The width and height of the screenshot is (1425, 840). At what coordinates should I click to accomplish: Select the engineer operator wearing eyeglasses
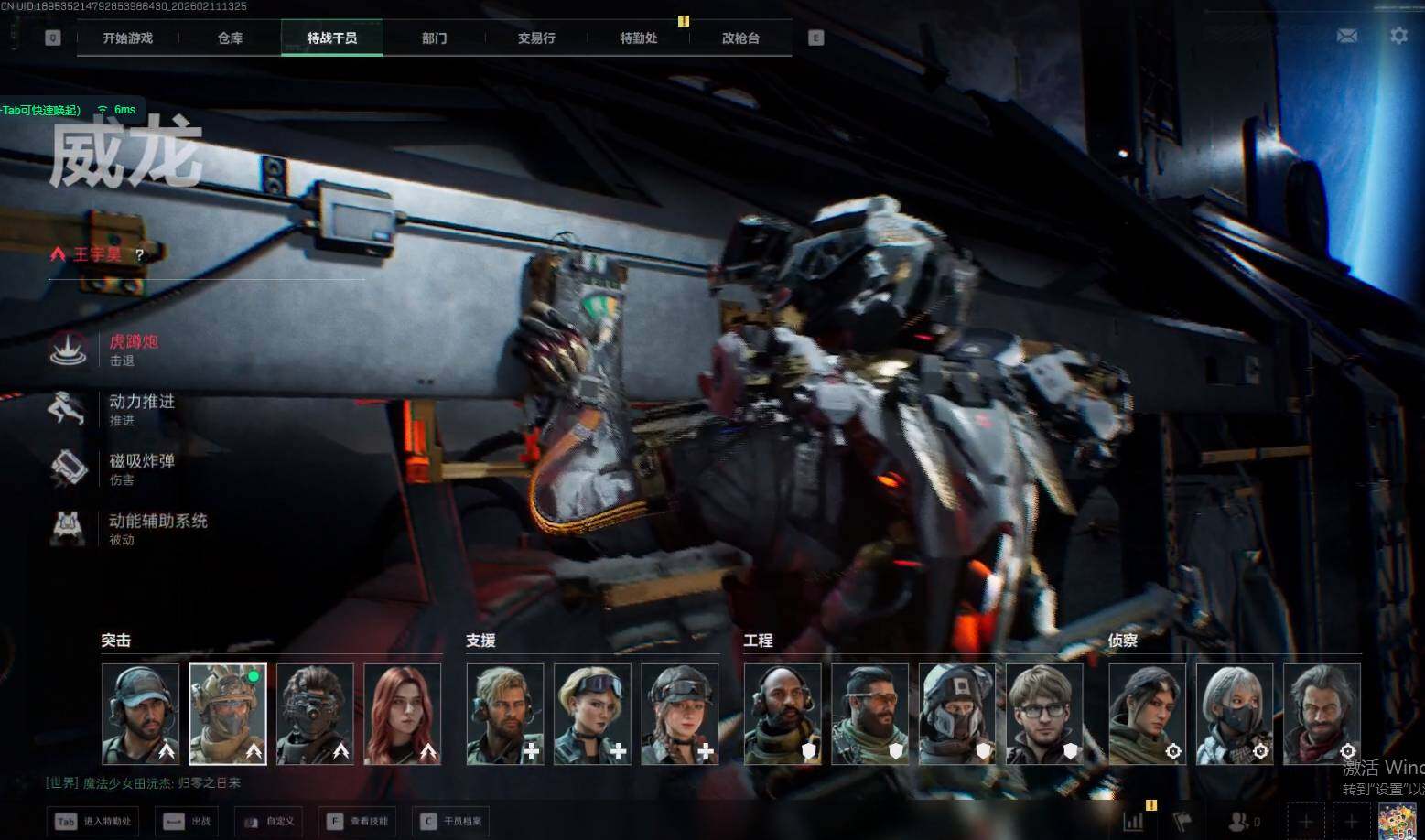[x=1044, y=714]
